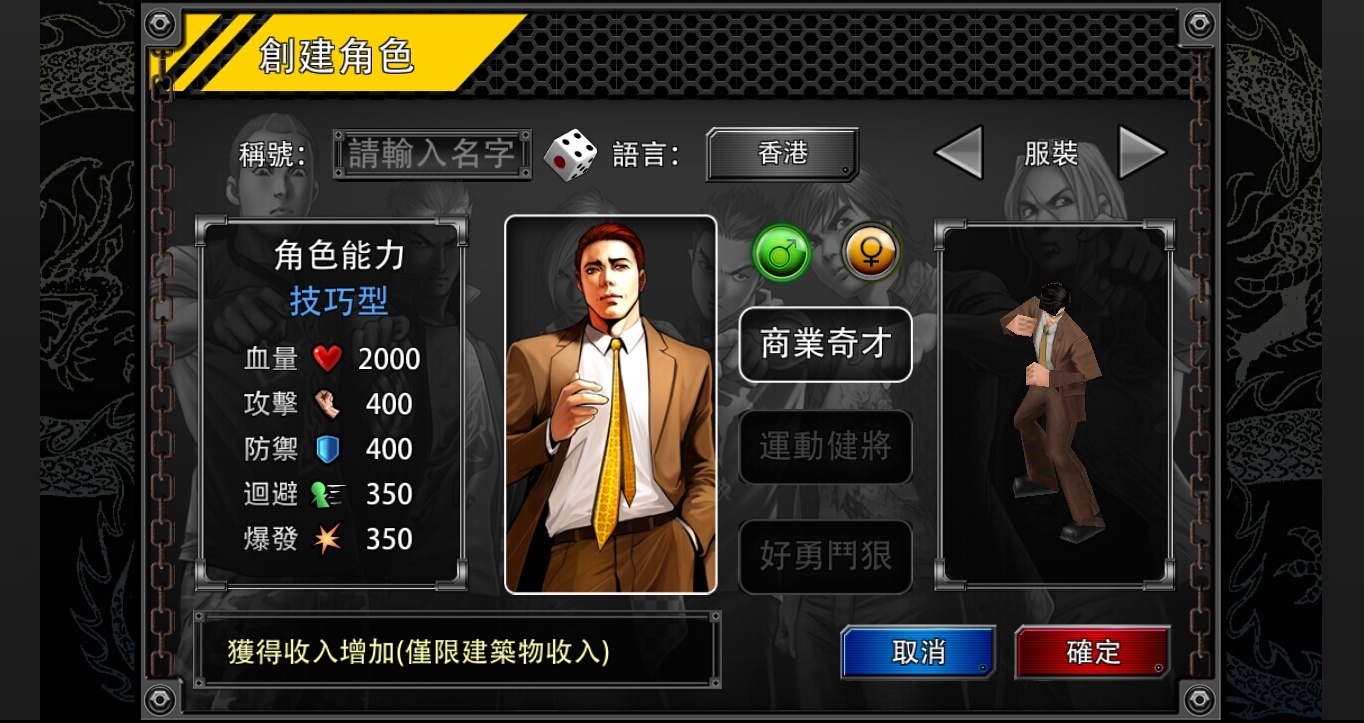This screenshot has width=1364, height=723.
Task: Choose the 好勇鬥狠 character type
Action: 825,557
